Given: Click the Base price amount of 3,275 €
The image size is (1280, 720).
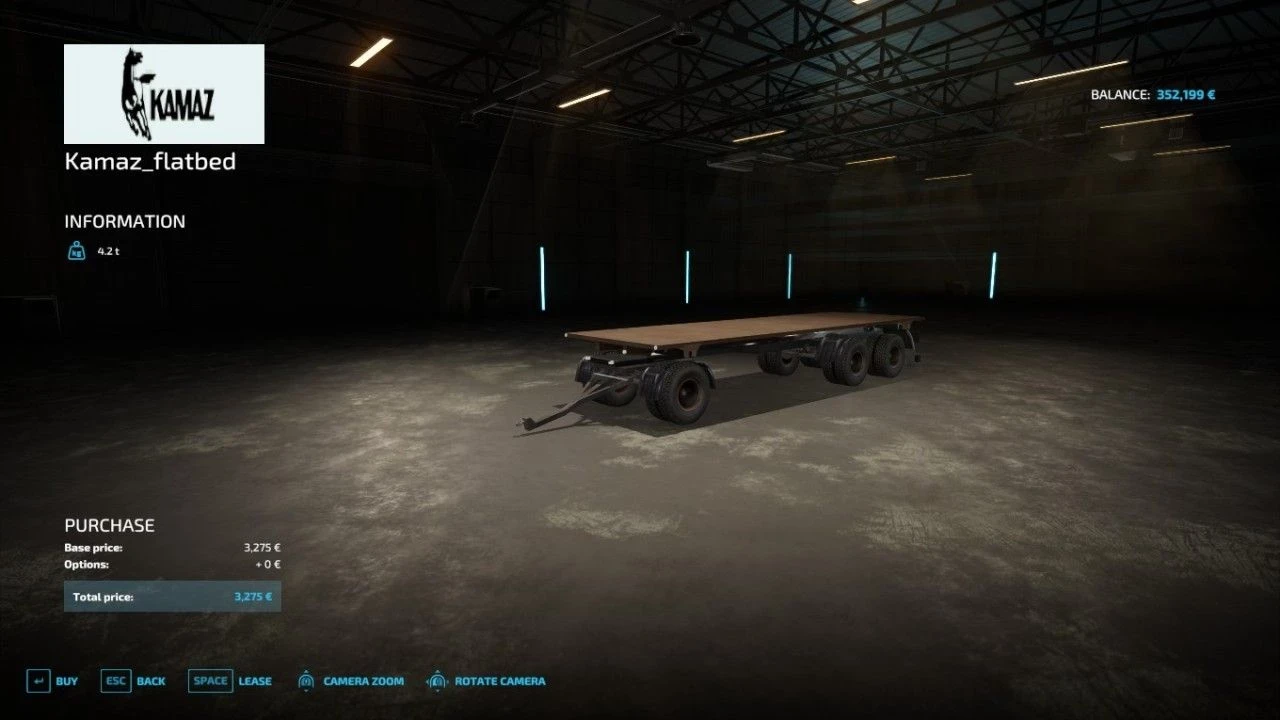Looking at the screenshot, I should coord(262,546).
